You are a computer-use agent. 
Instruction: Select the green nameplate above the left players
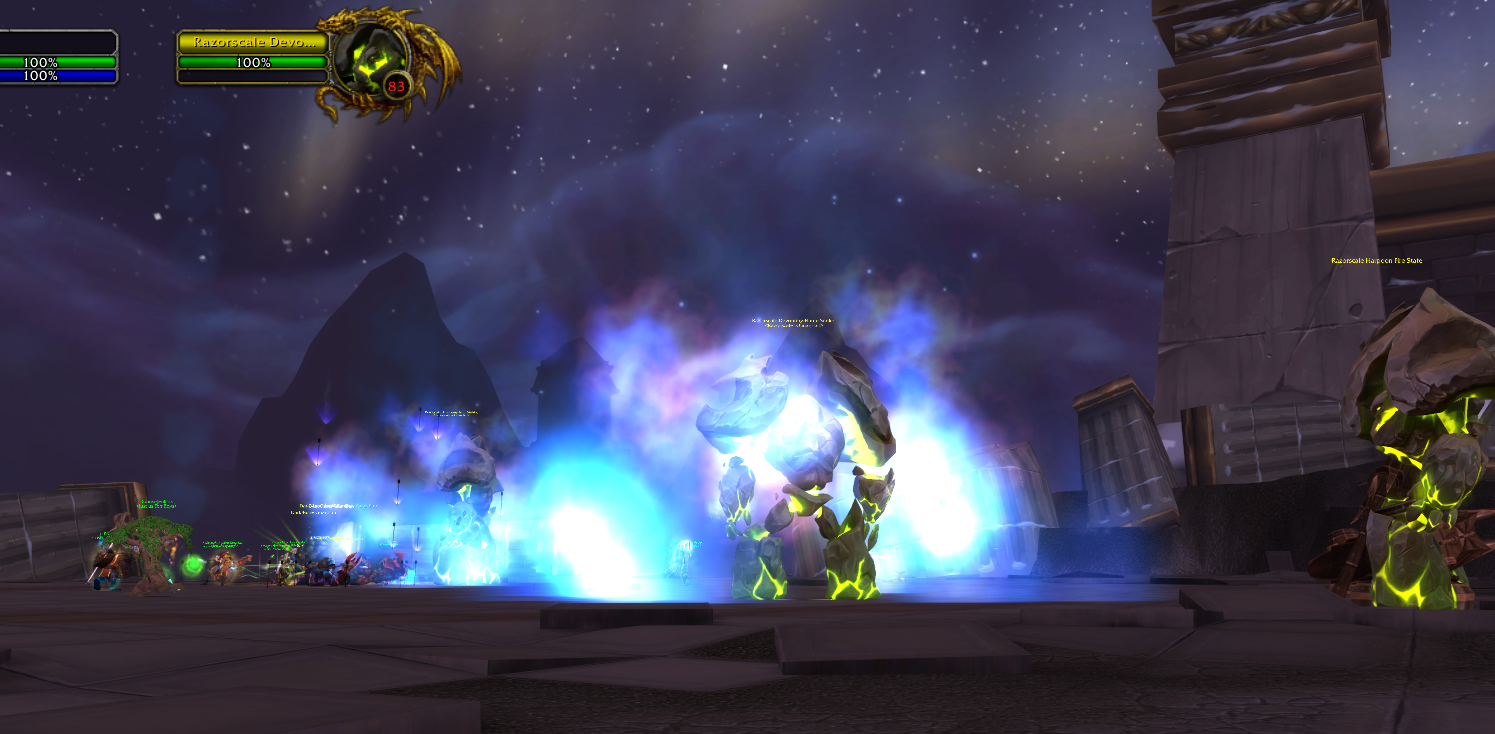[156, 505]
